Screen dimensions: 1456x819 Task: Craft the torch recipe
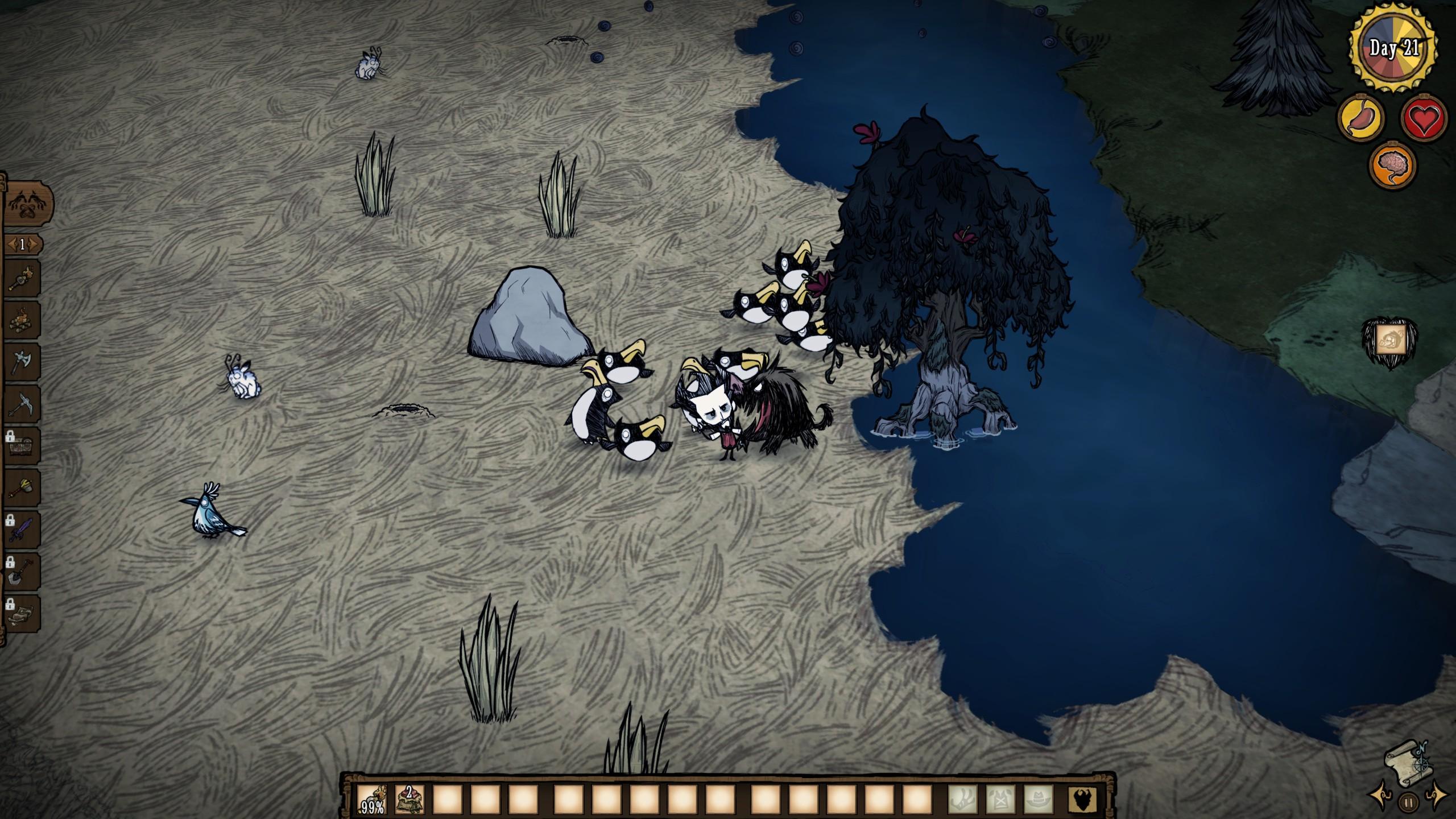(22, 279)
